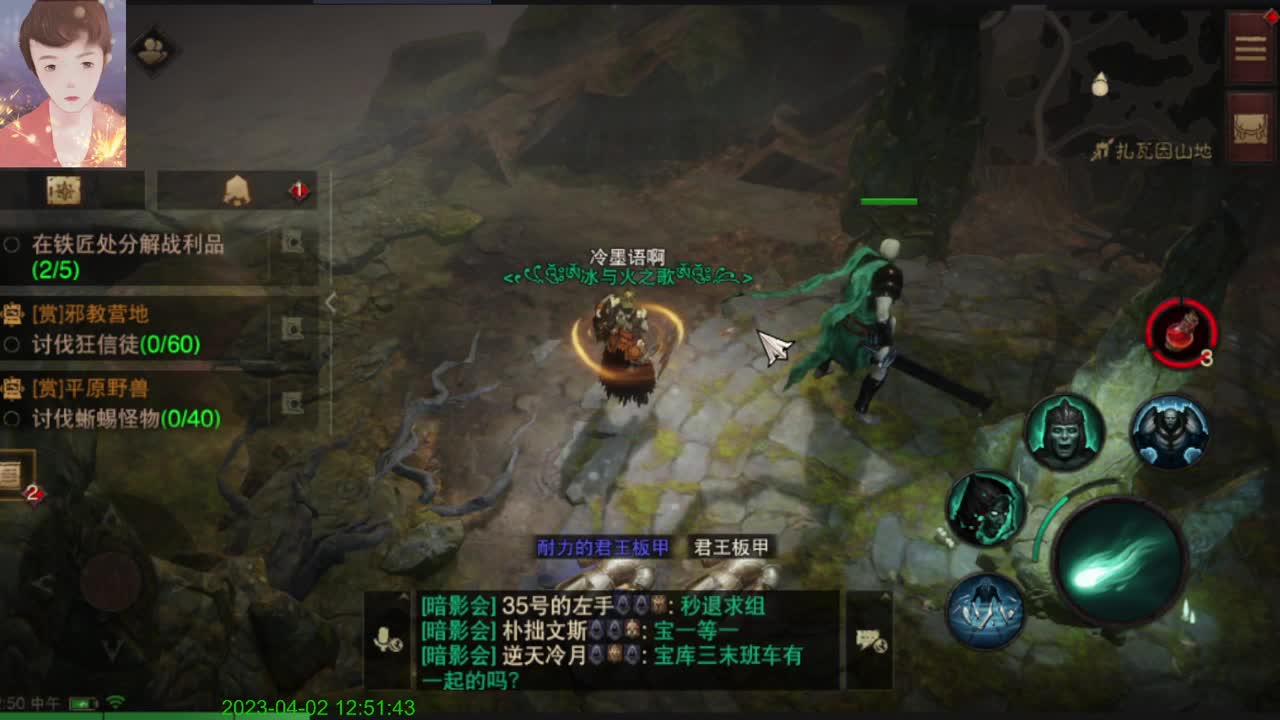Open the inventory bag with the red badge
Screen dimensions: 1280x720
(x=238, y=190)
